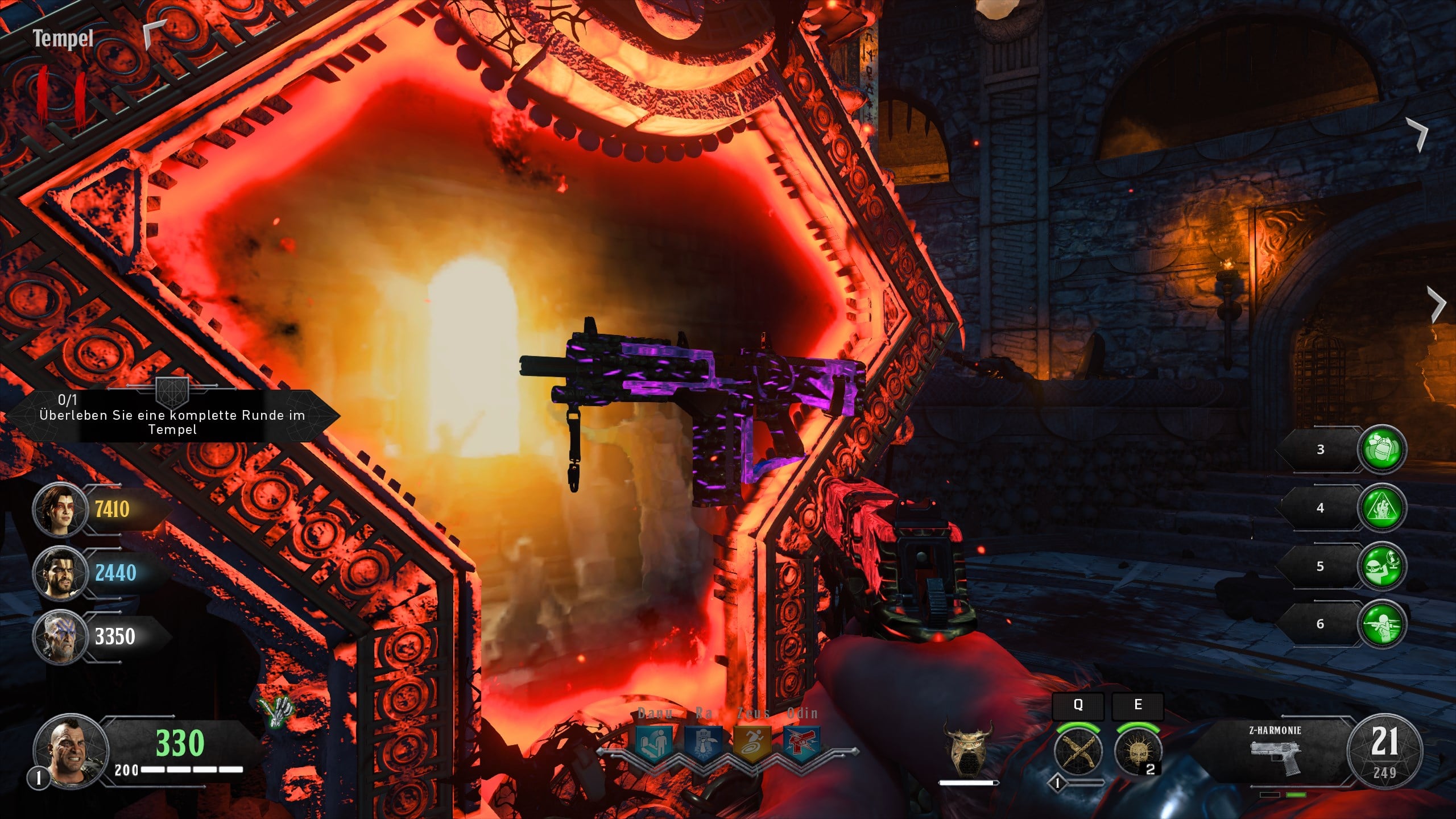1456x819 pixels.
Task: Select the Z-Harmonie pistol weapon panel
Action: tap(1276, 751)
